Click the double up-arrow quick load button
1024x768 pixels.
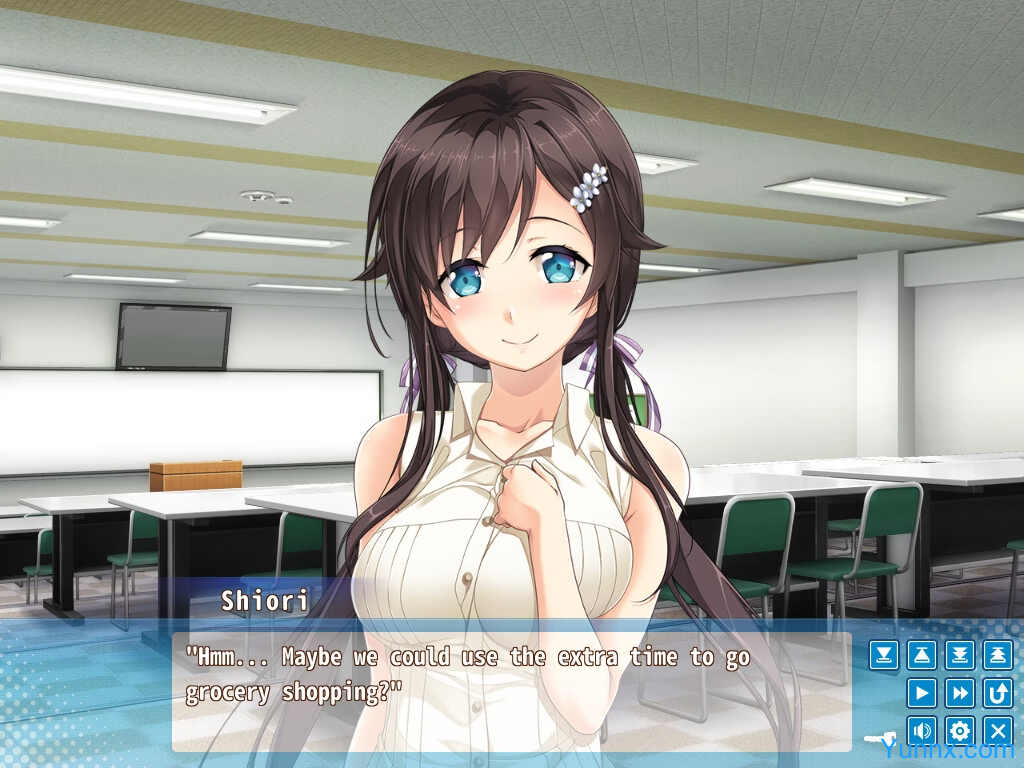pos(997,655)
